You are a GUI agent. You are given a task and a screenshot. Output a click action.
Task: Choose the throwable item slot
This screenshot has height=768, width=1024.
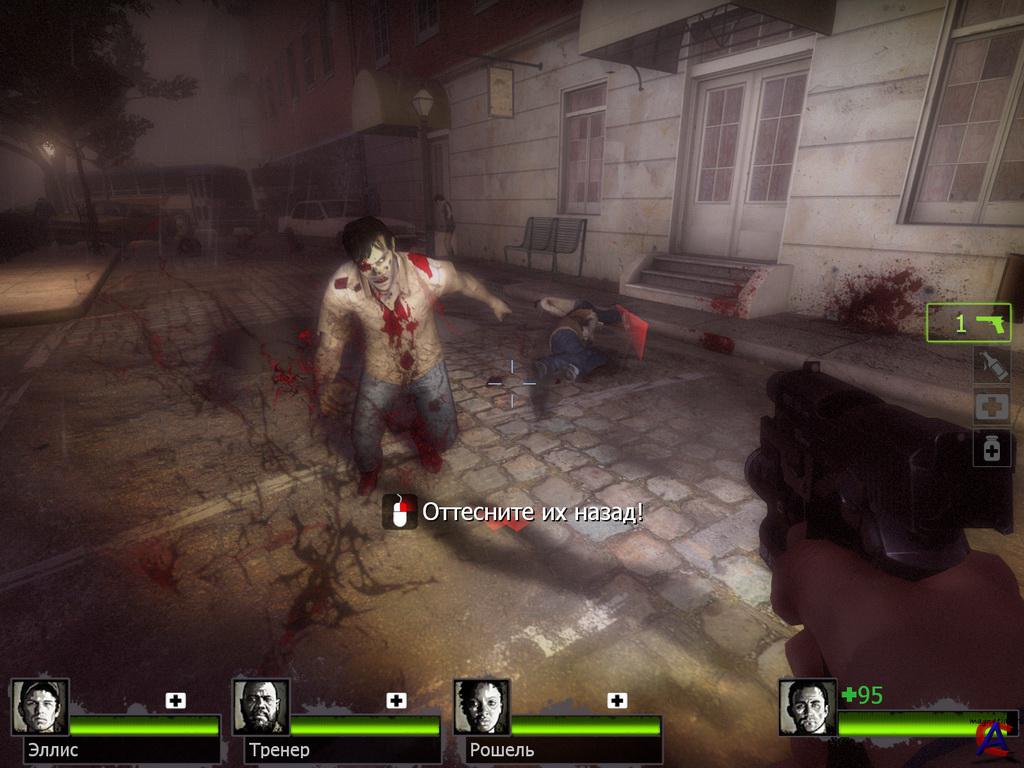point(992,366)
